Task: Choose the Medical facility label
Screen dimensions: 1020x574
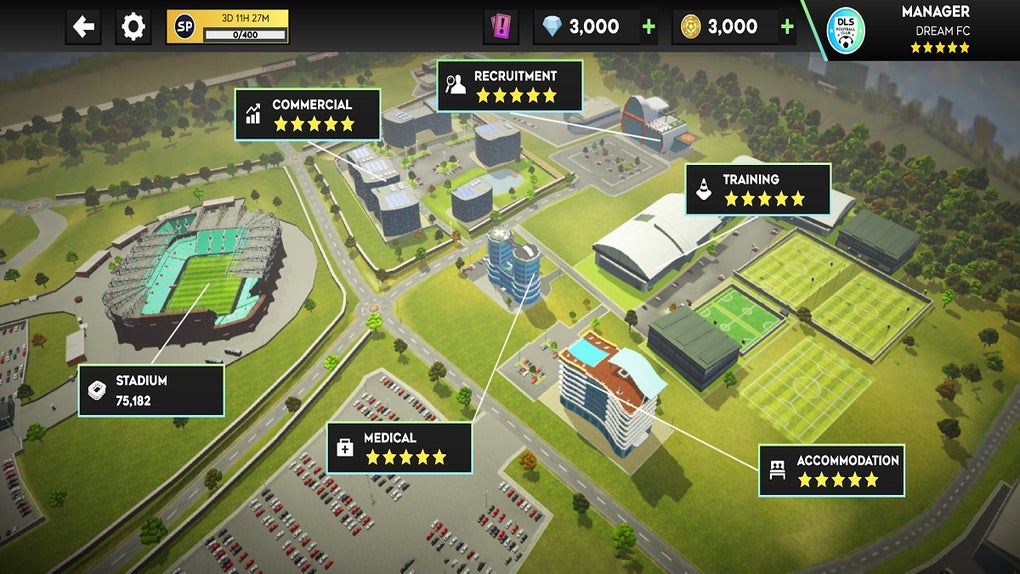Action: tap(399, 447)
